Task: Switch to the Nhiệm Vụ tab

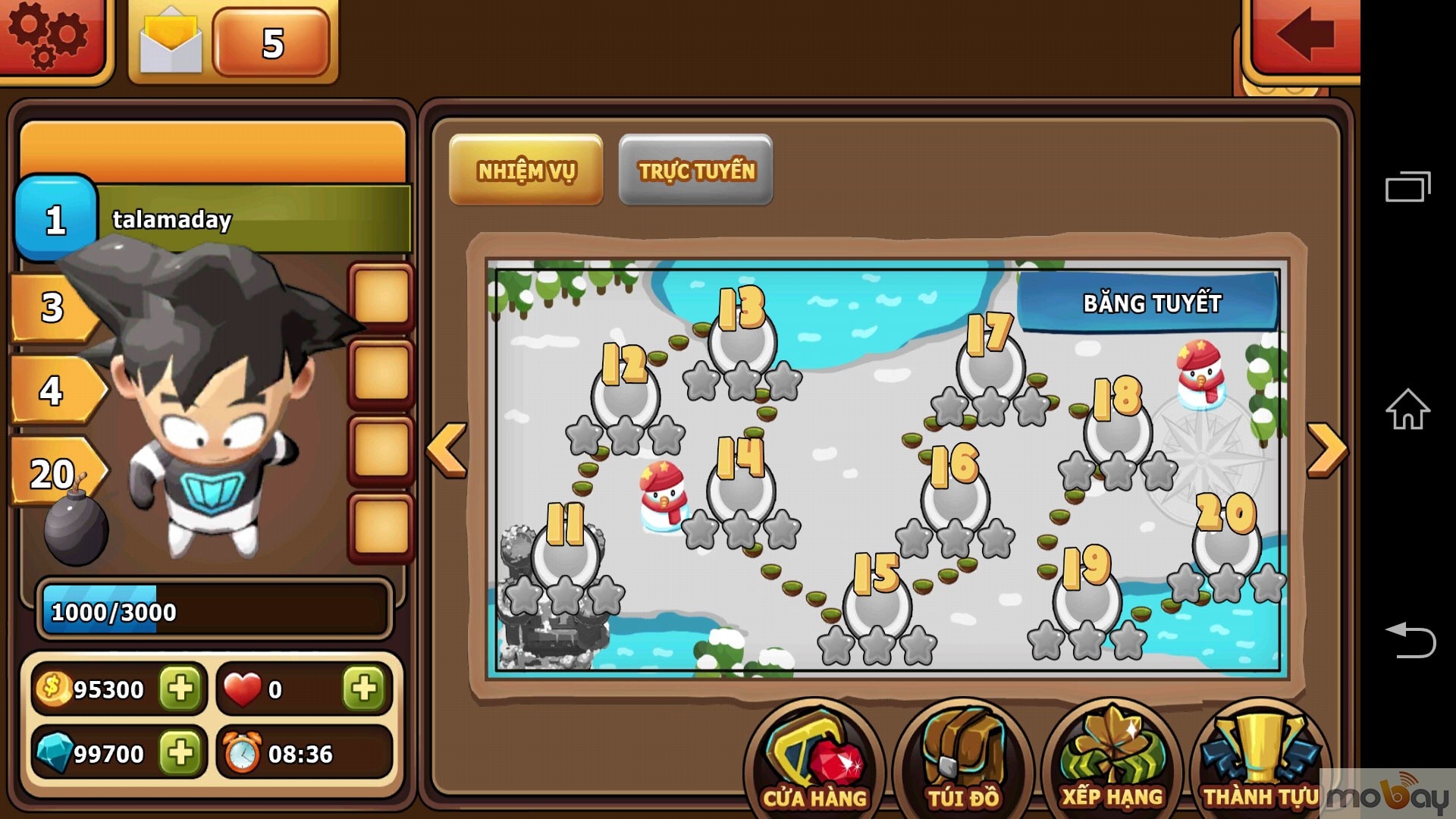Action: 526,171
